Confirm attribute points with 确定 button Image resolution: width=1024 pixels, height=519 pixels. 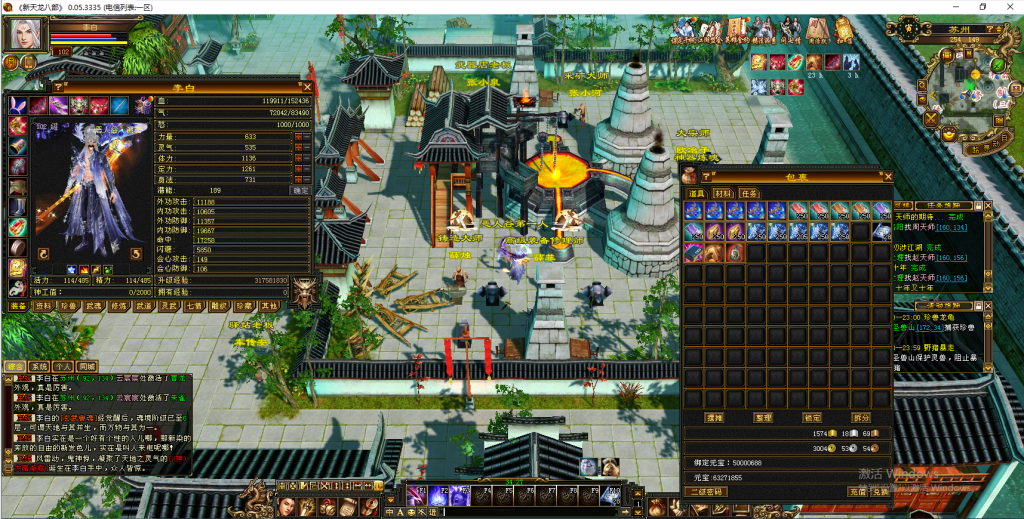click(299, 189)
